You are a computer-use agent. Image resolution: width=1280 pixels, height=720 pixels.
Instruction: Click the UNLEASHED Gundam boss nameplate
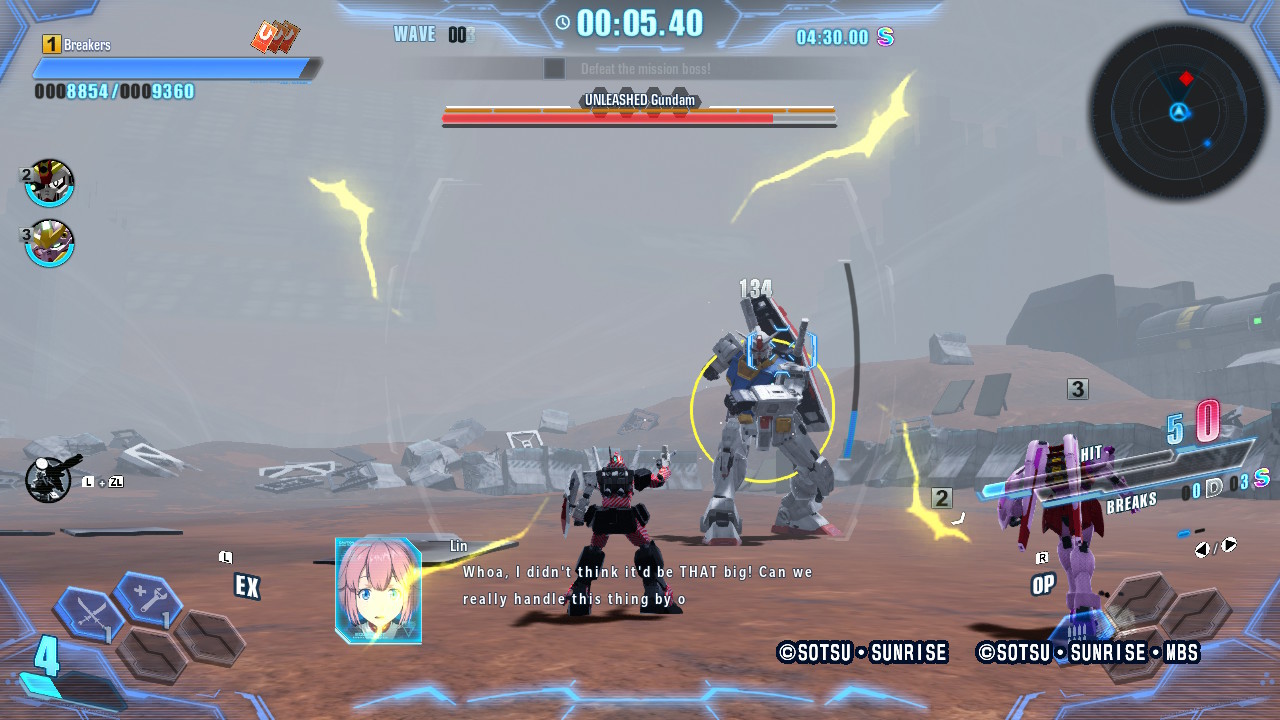pyautogui.click(x=640, y=100)
